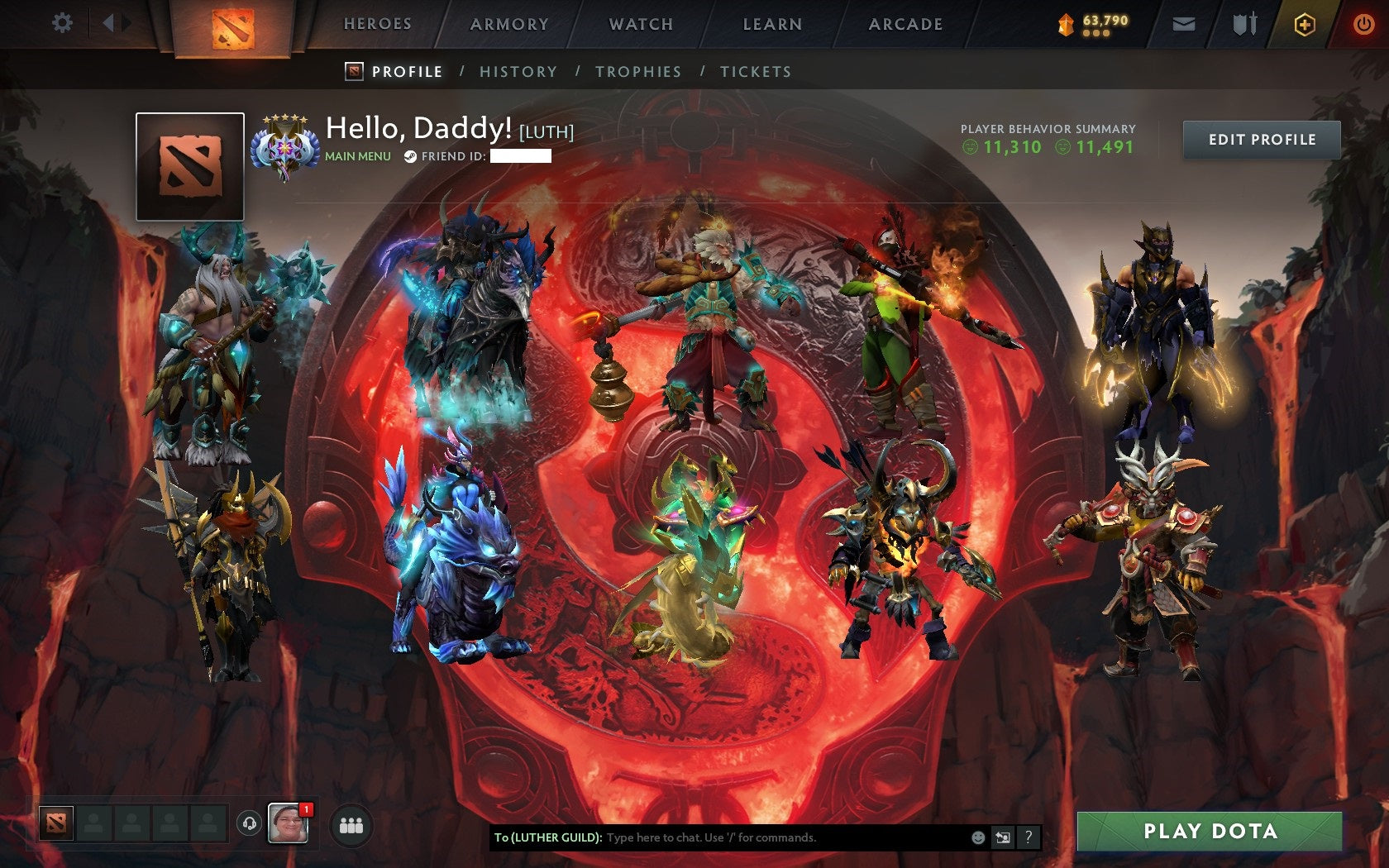Screen dimensions: 1389x868
Task: Click the progress dots under the battle pass level
Action: 1098,35
